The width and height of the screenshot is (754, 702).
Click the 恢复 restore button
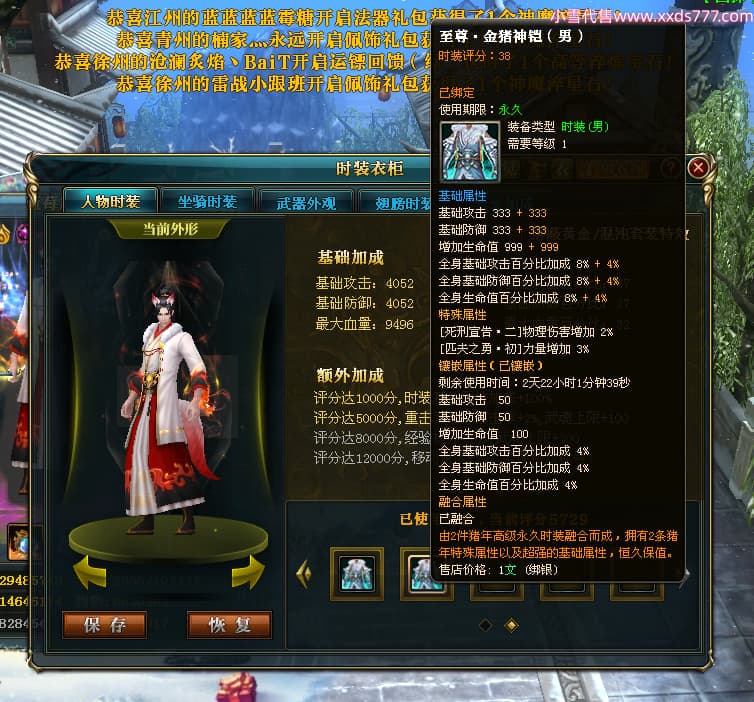[x=229, y=625]
